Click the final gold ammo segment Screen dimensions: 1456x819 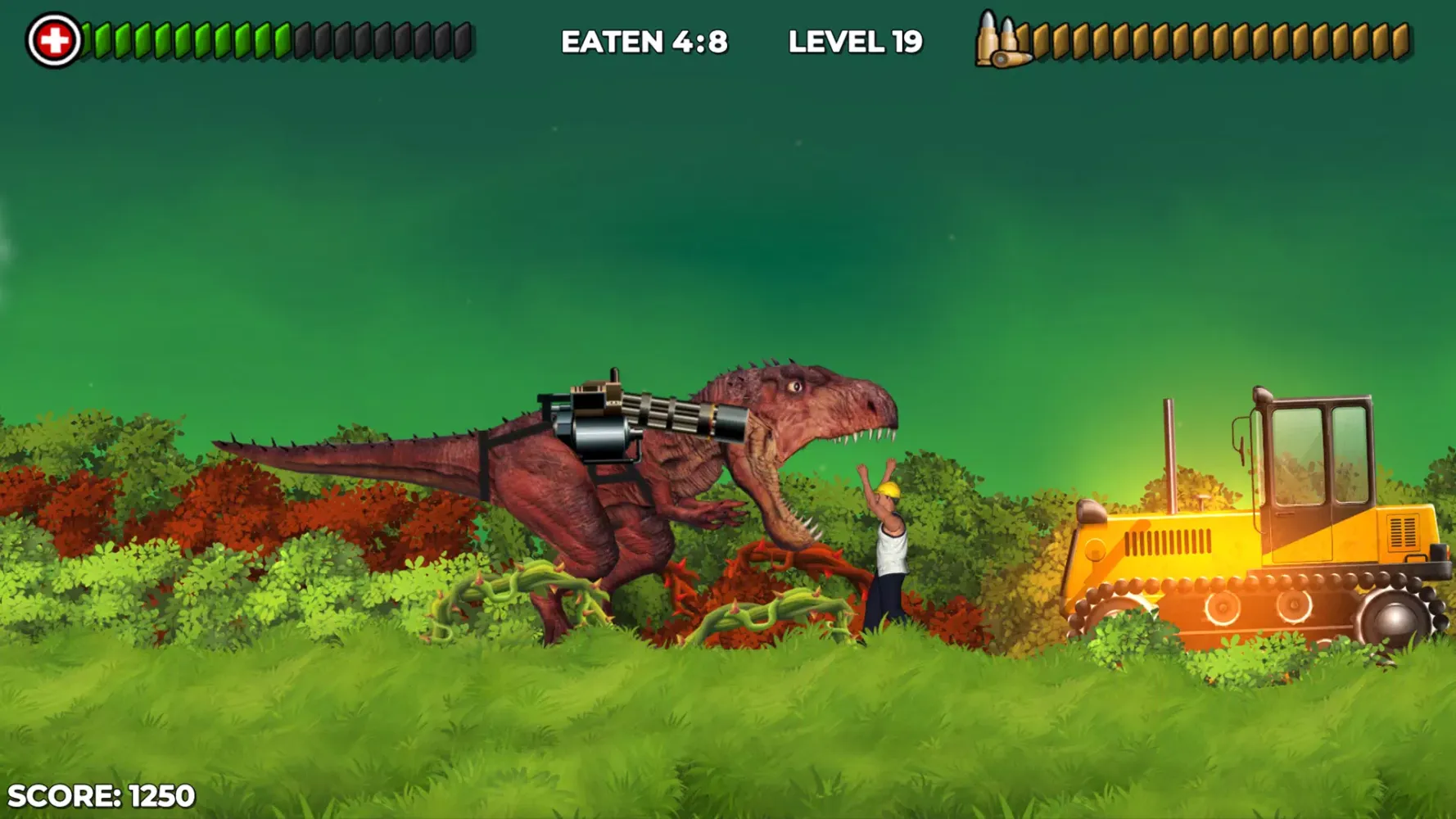[1402, 39]
